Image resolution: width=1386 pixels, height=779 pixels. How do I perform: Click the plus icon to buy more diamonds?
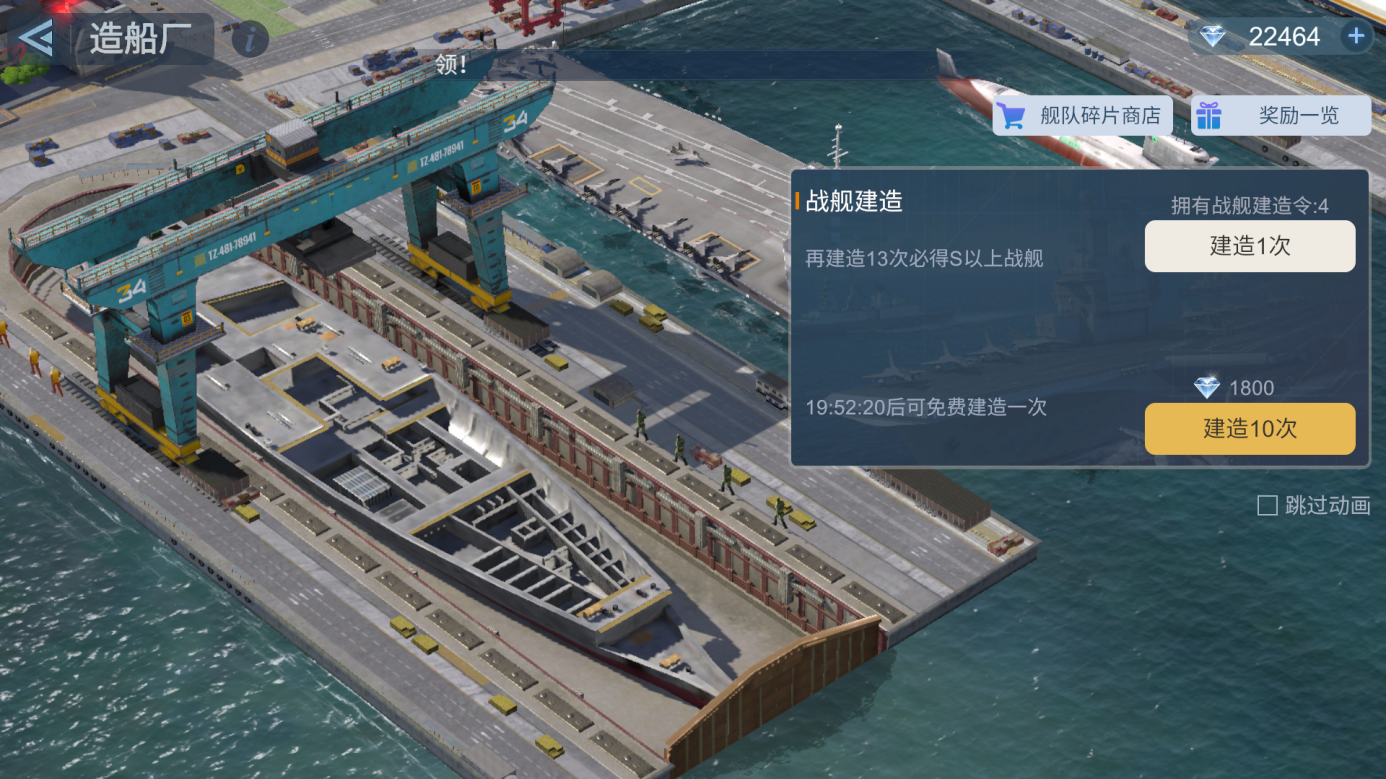click(x=1356, y=36)
